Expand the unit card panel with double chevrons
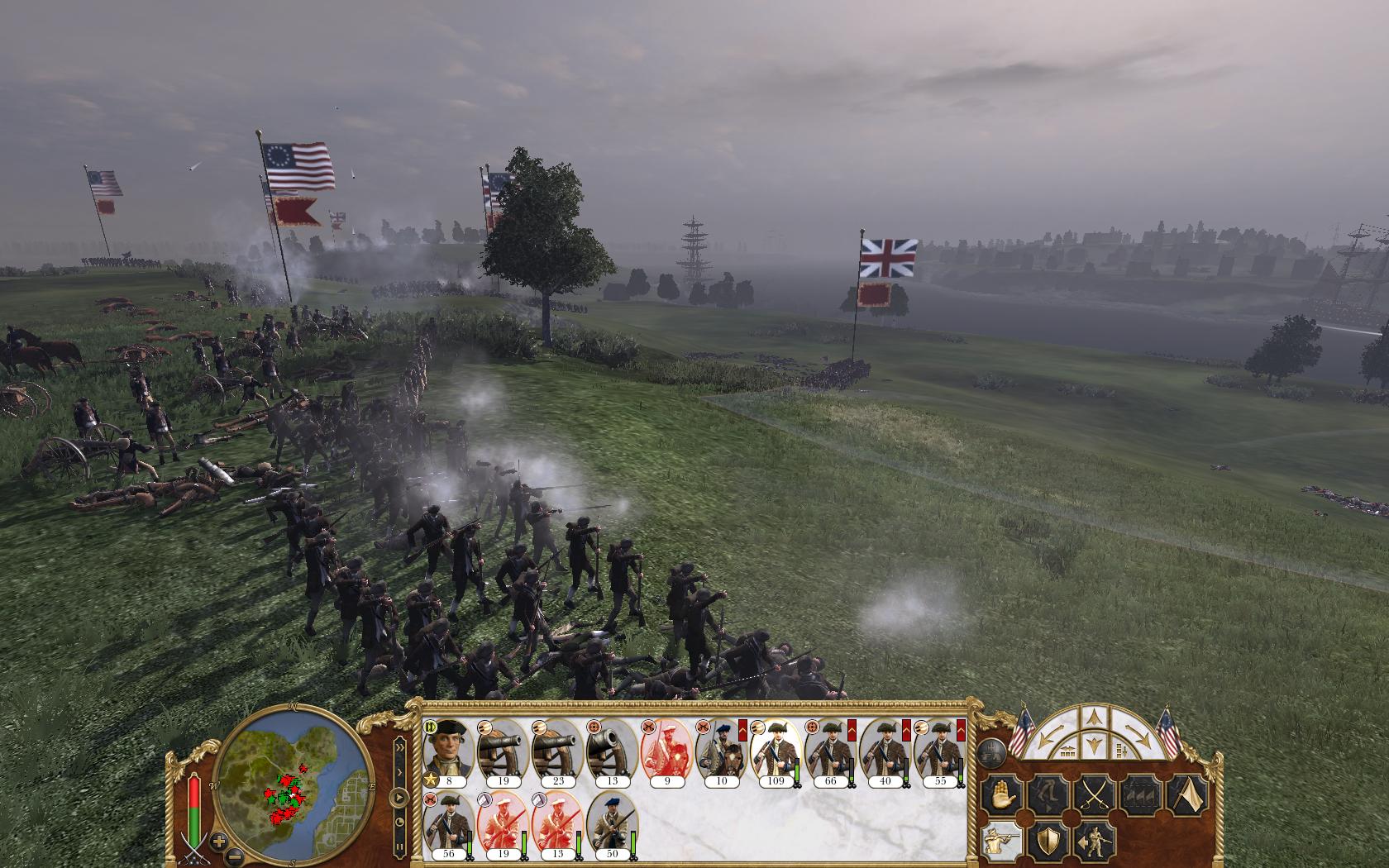The height and width of the screenshot is (868, 1389). (x=400, y=747)
